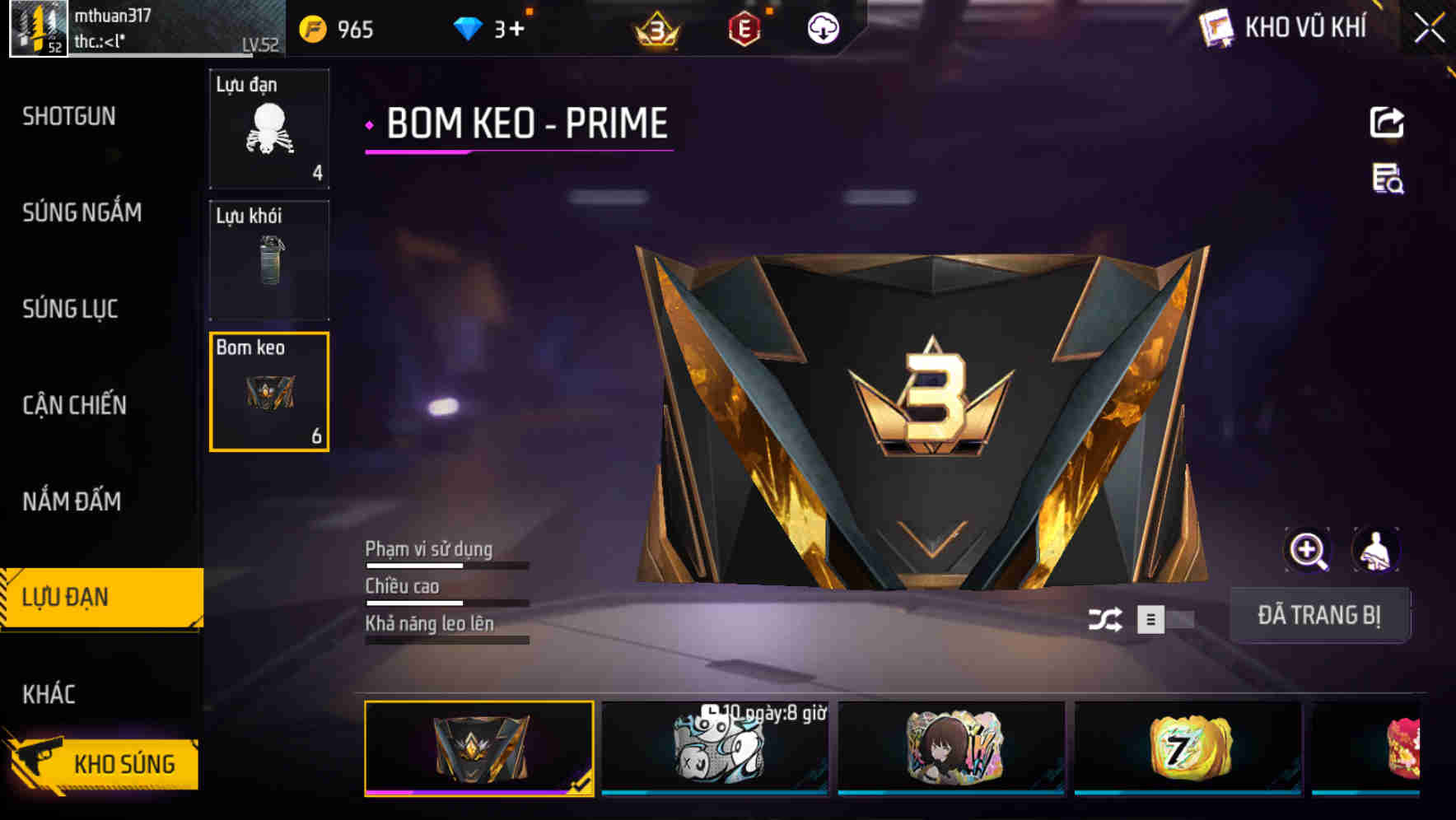Select the magnifier zoom-in icon
This screenshot has width=1456, height=820.
[1309, 550]
